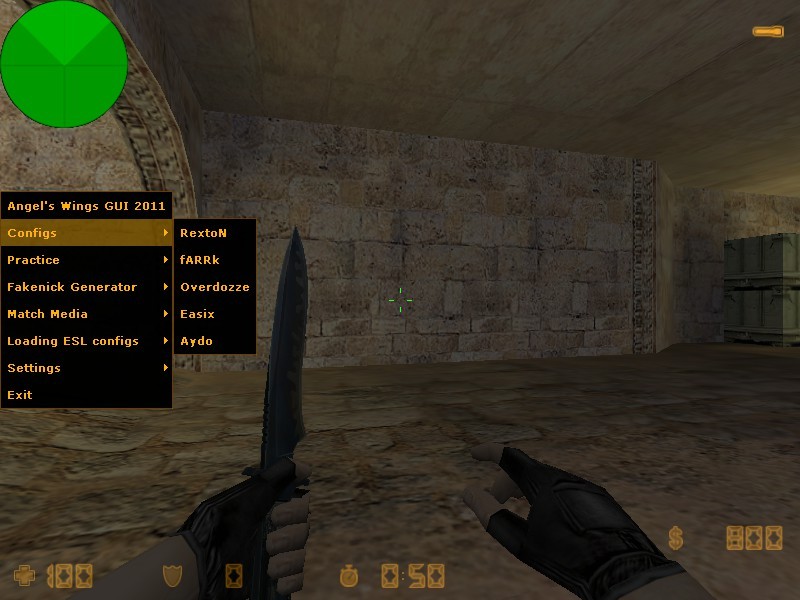800x600 pixels.
Task: Open the Configs submenu
Action: point(86,233)
